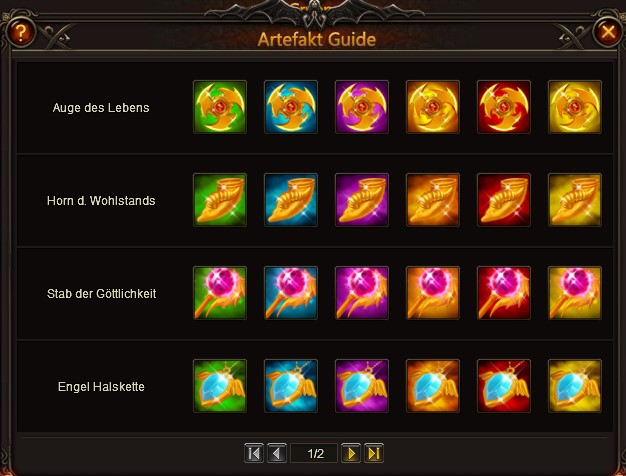
Task: Jump to the first guide page
Action: 253,453
